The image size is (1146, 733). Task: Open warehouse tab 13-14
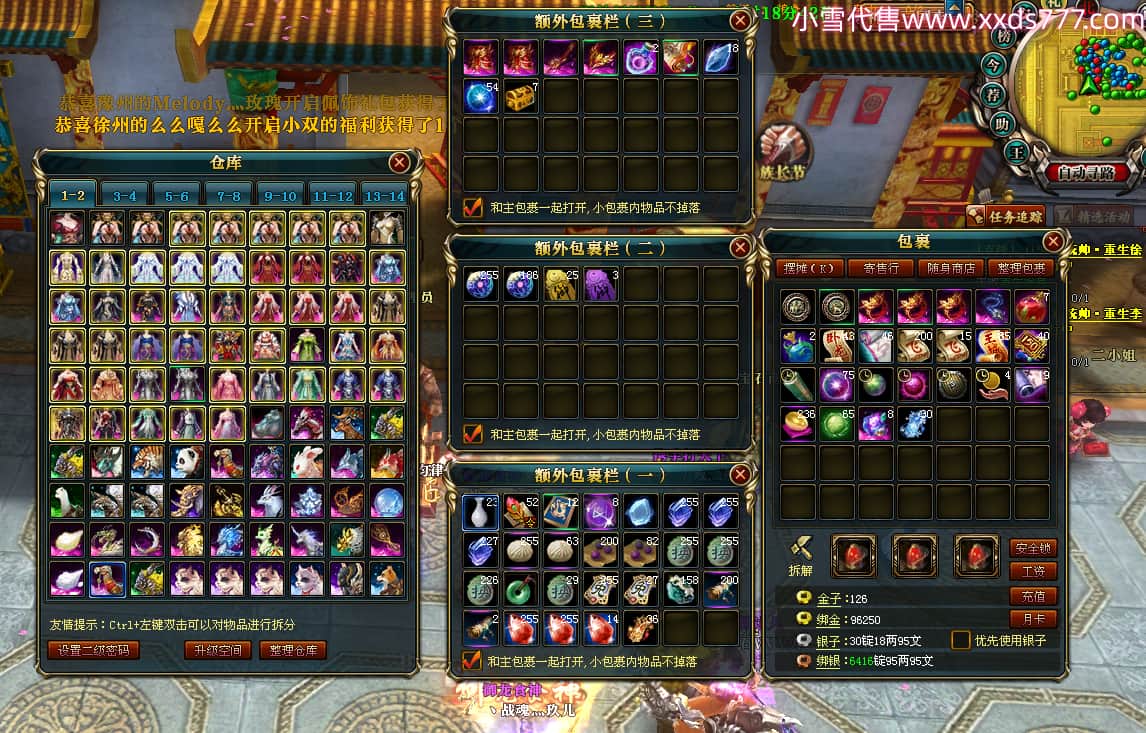(x=384, y=196)
